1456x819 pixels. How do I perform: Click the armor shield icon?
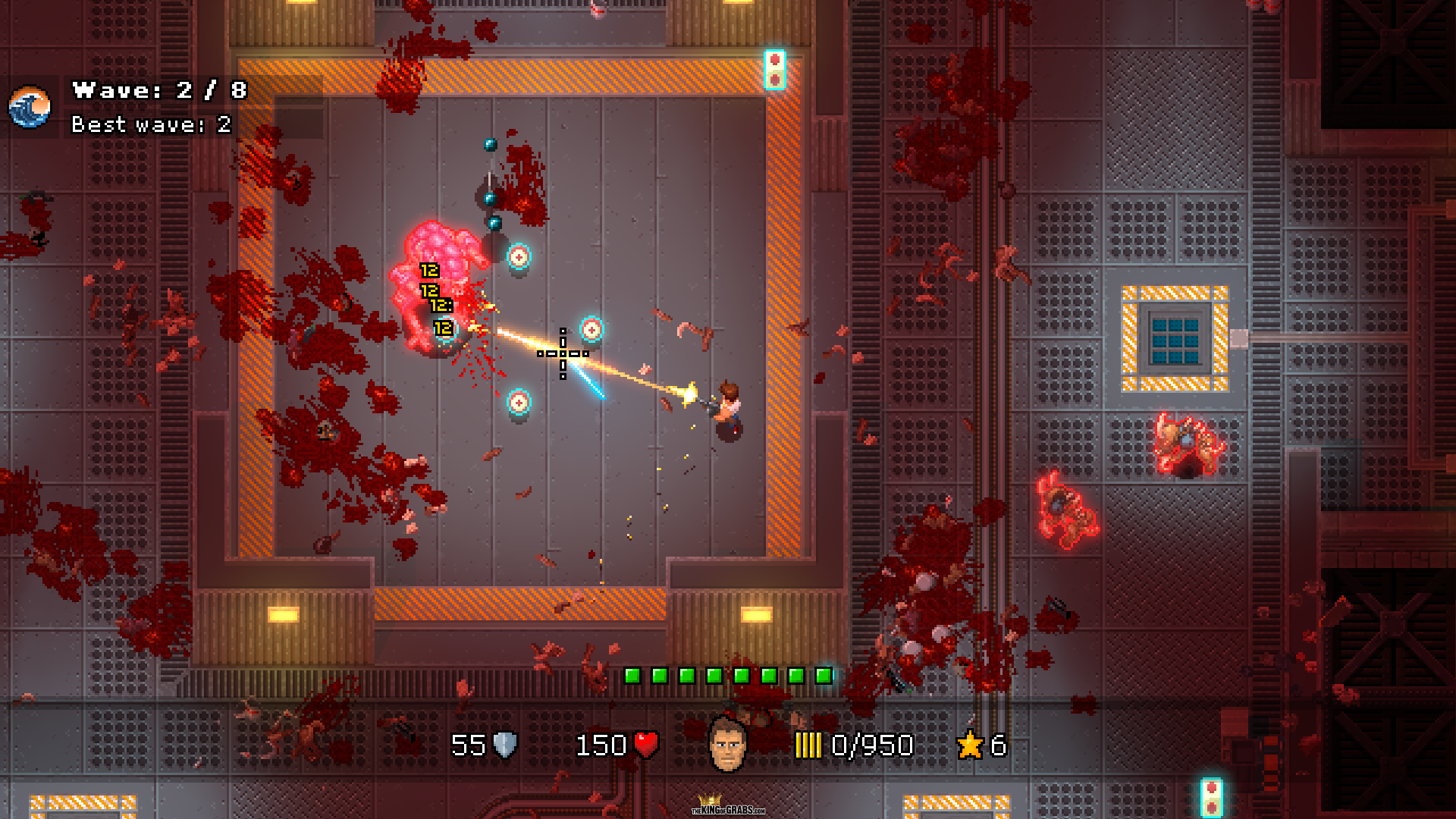[505, 745]
